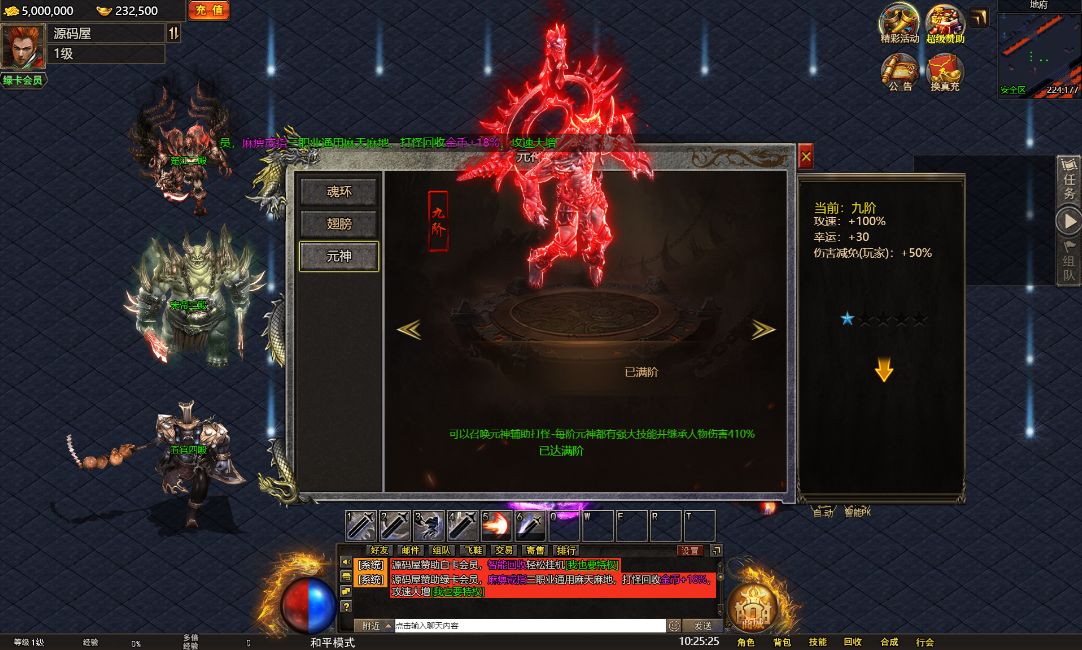
Task: Open the 好友 friends chat tab
Action: coord(379,550)
